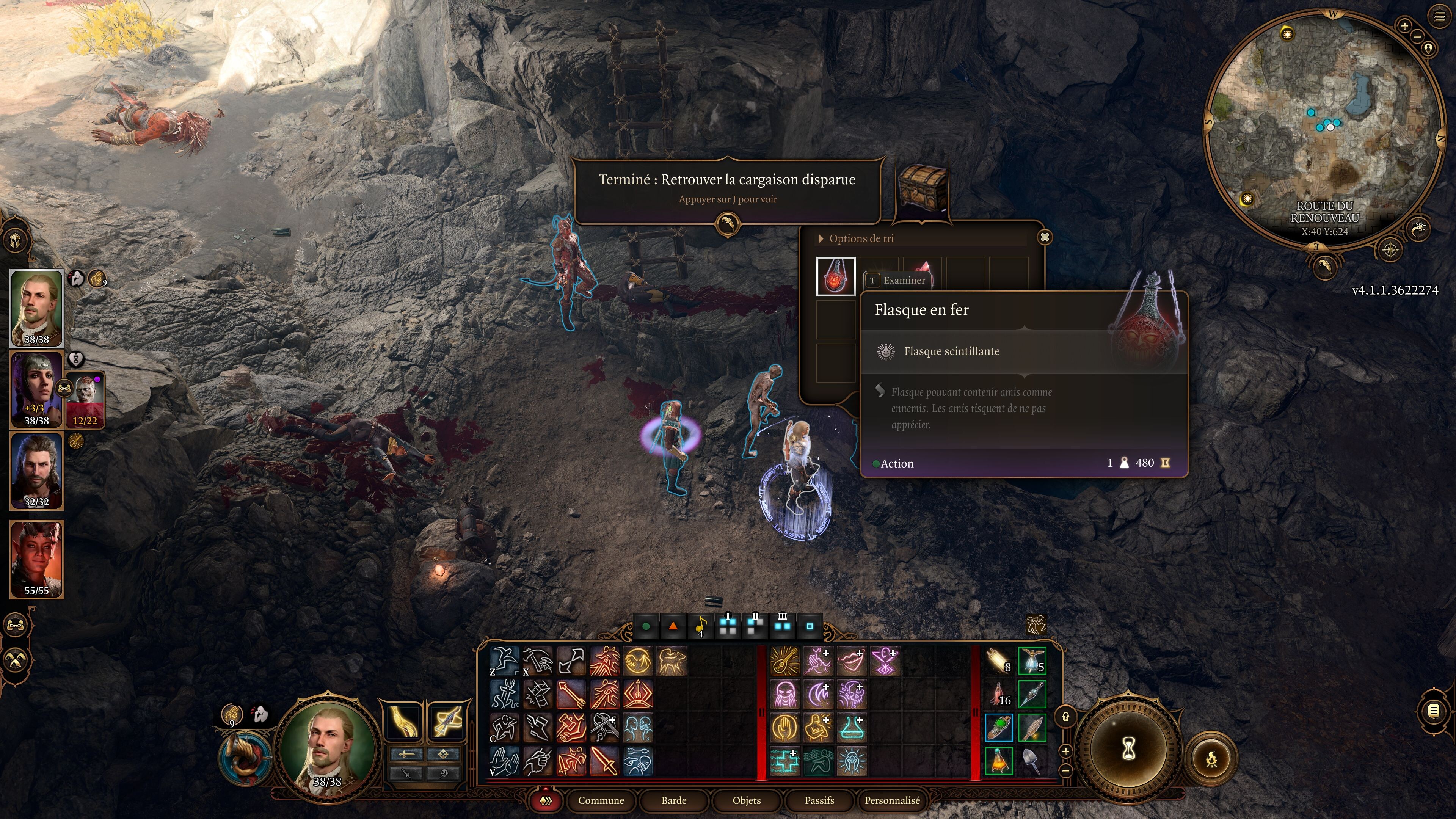Switch to the Passifs tab
This screenshot has height=819, width=1456.
819,801
